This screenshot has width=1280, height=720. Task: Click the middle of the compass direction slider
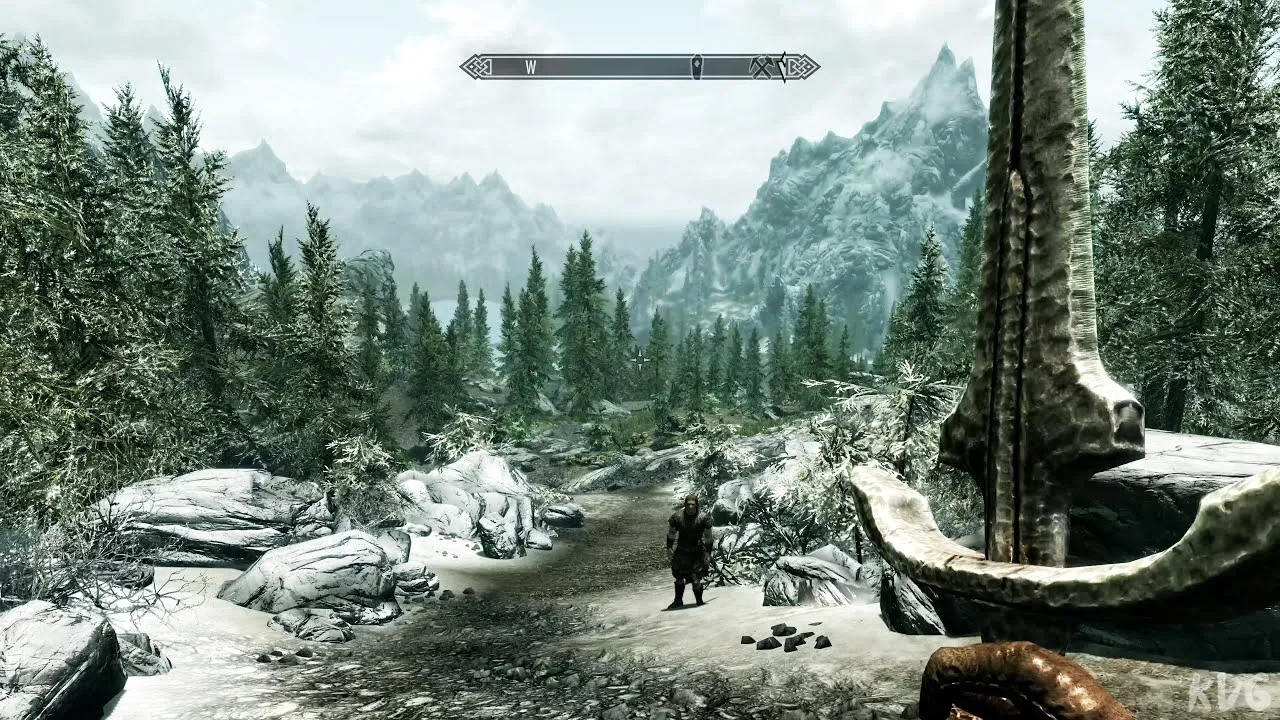point(640,64)
